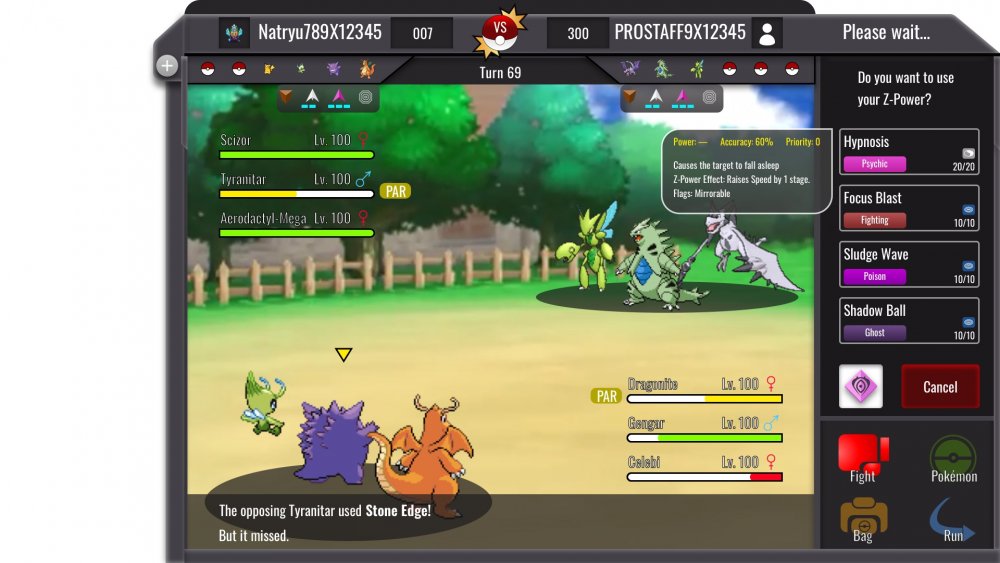Viewport: 1000px width, 563px height.
Task: Click the Natryu789X12345 player avatar icon
Action: 235,33
